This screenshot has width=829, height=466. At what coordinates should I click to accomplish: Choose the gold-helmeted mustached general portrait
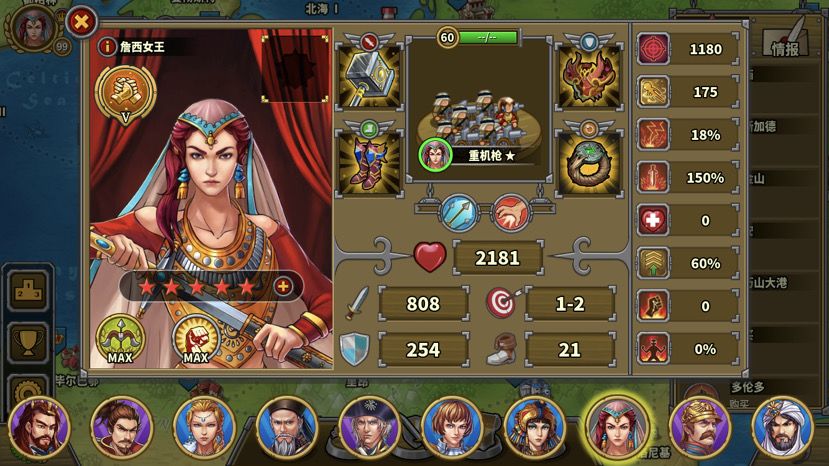[698, 427]
